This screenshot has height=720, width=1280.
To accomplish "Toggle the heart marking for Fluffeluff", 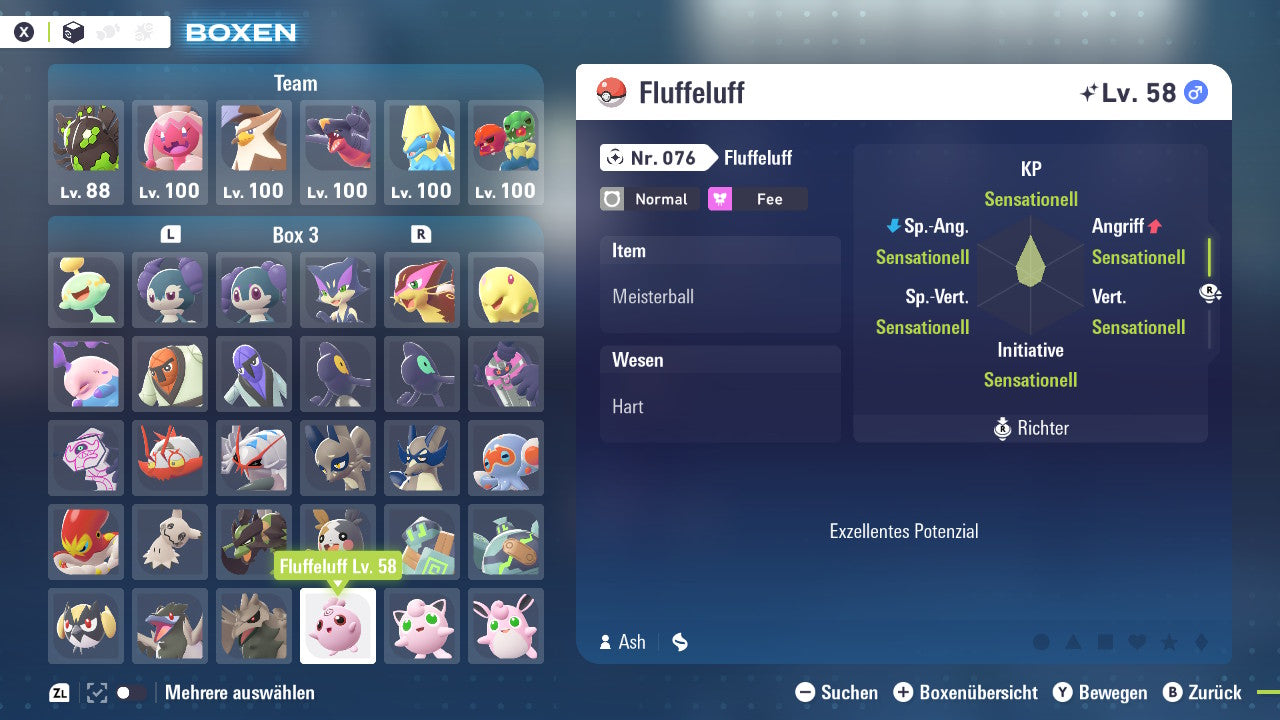I will click(x=1137, y=643).
